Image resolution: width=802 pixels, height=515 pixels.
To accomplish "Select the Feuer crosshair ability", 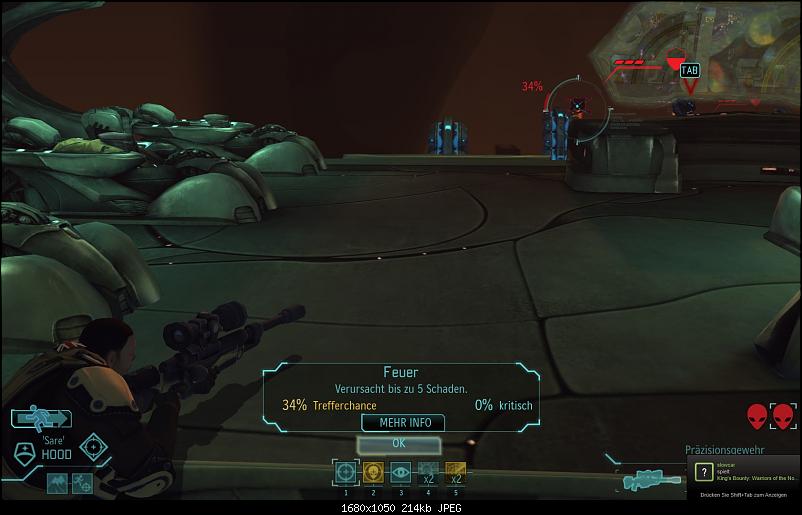I will coord(346,472).
